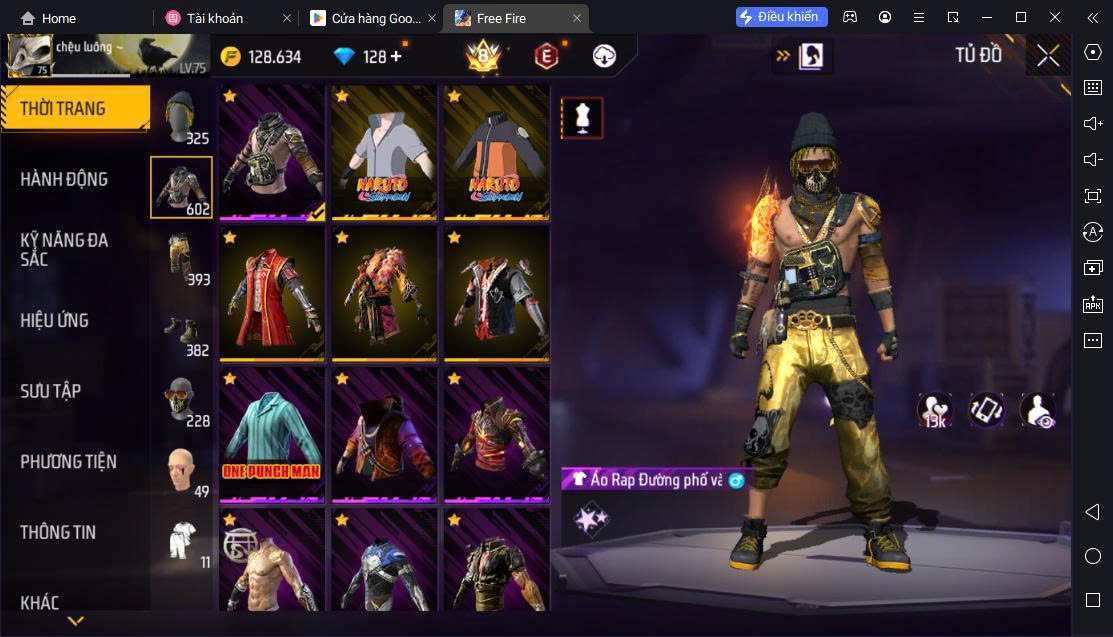
Task: Open the Hành Động menu section
Action: click(x=64, y=179)
